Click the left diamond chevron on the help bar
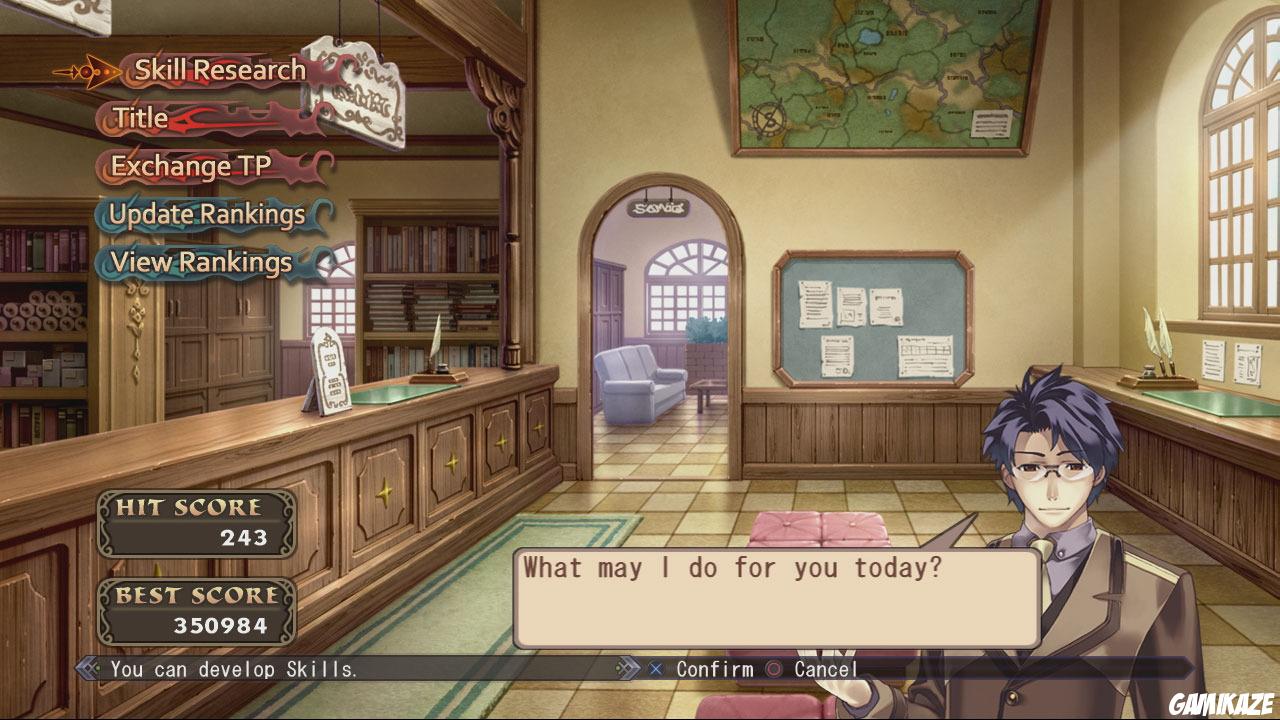The width and height of the screenshot is (1280, 720). click(86, 669)
